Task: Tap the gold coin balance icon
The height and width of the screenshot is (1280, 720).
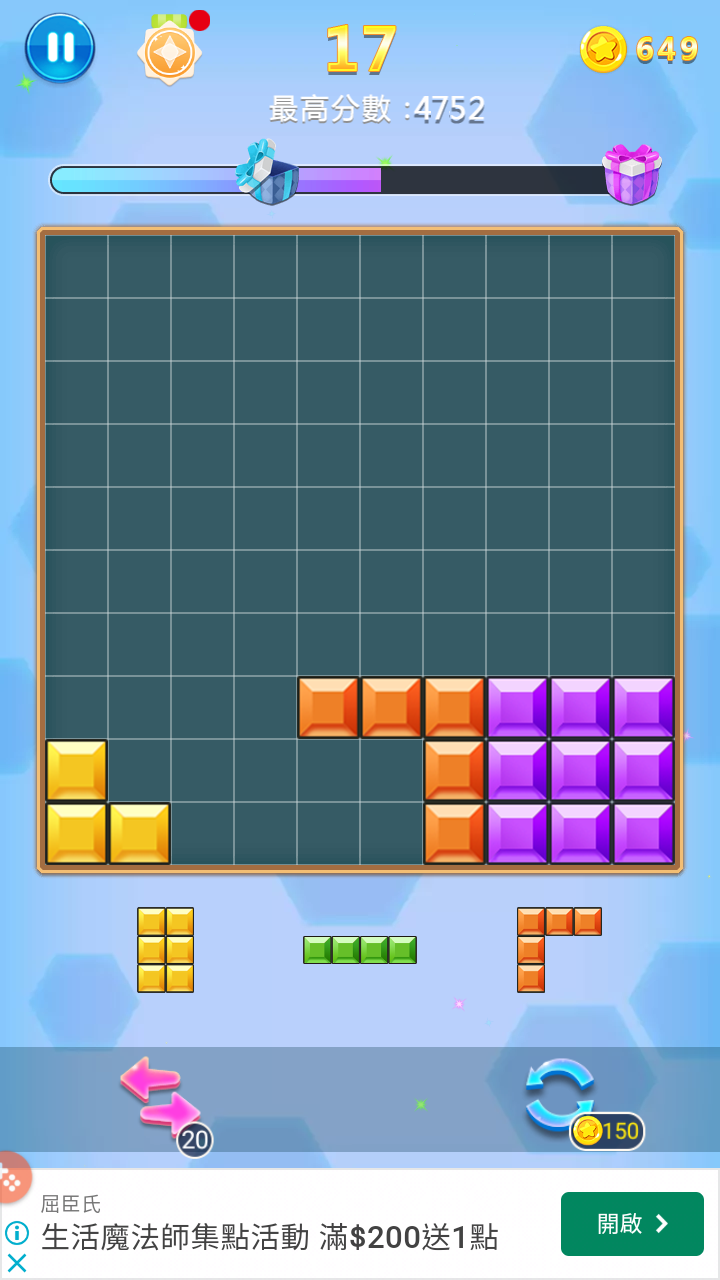Action: (x=604, y=49)
